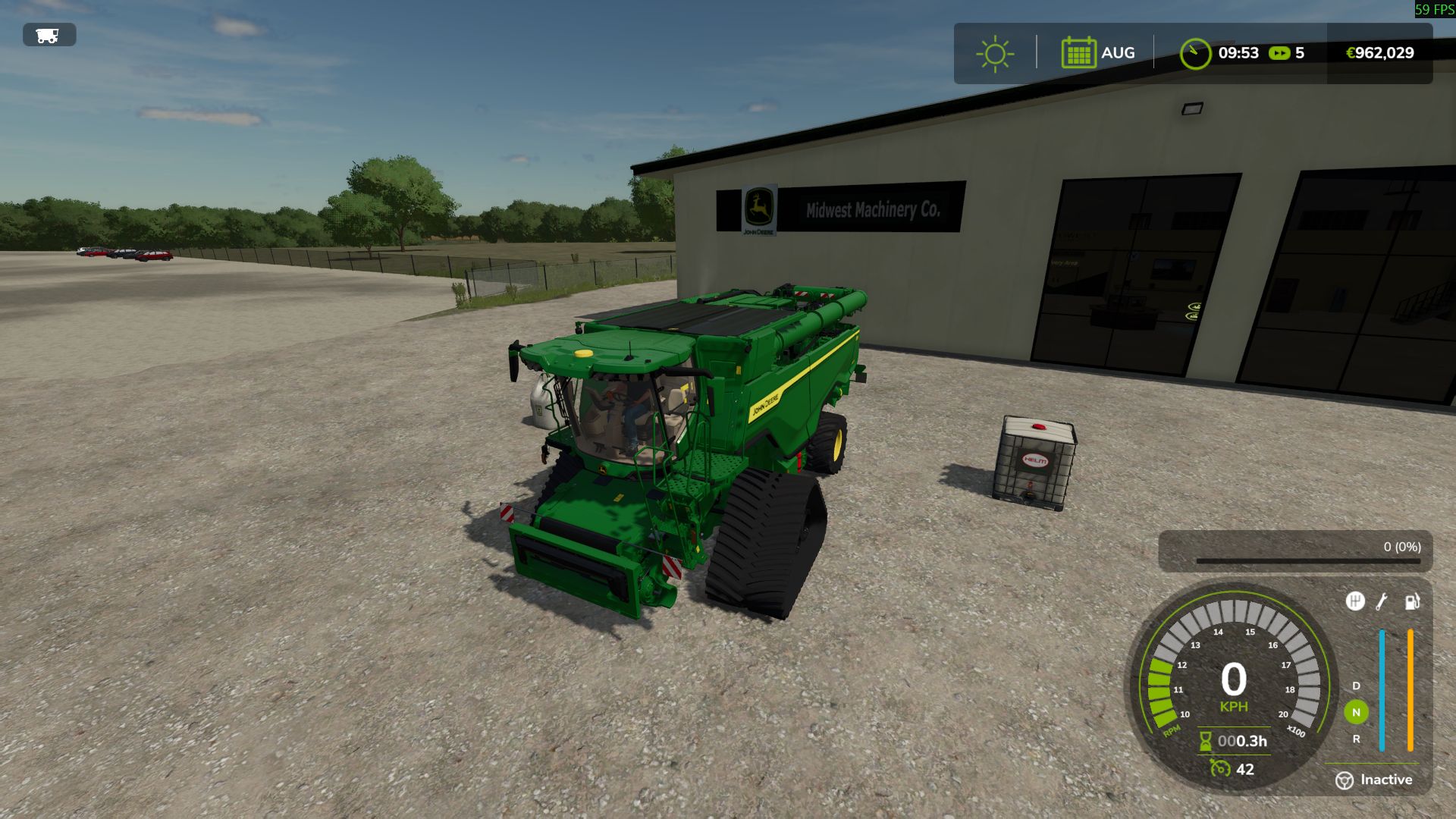Viewport: 1456px width, 819px height.
Task: Click the fuel pump icon
Action: 1412,603
